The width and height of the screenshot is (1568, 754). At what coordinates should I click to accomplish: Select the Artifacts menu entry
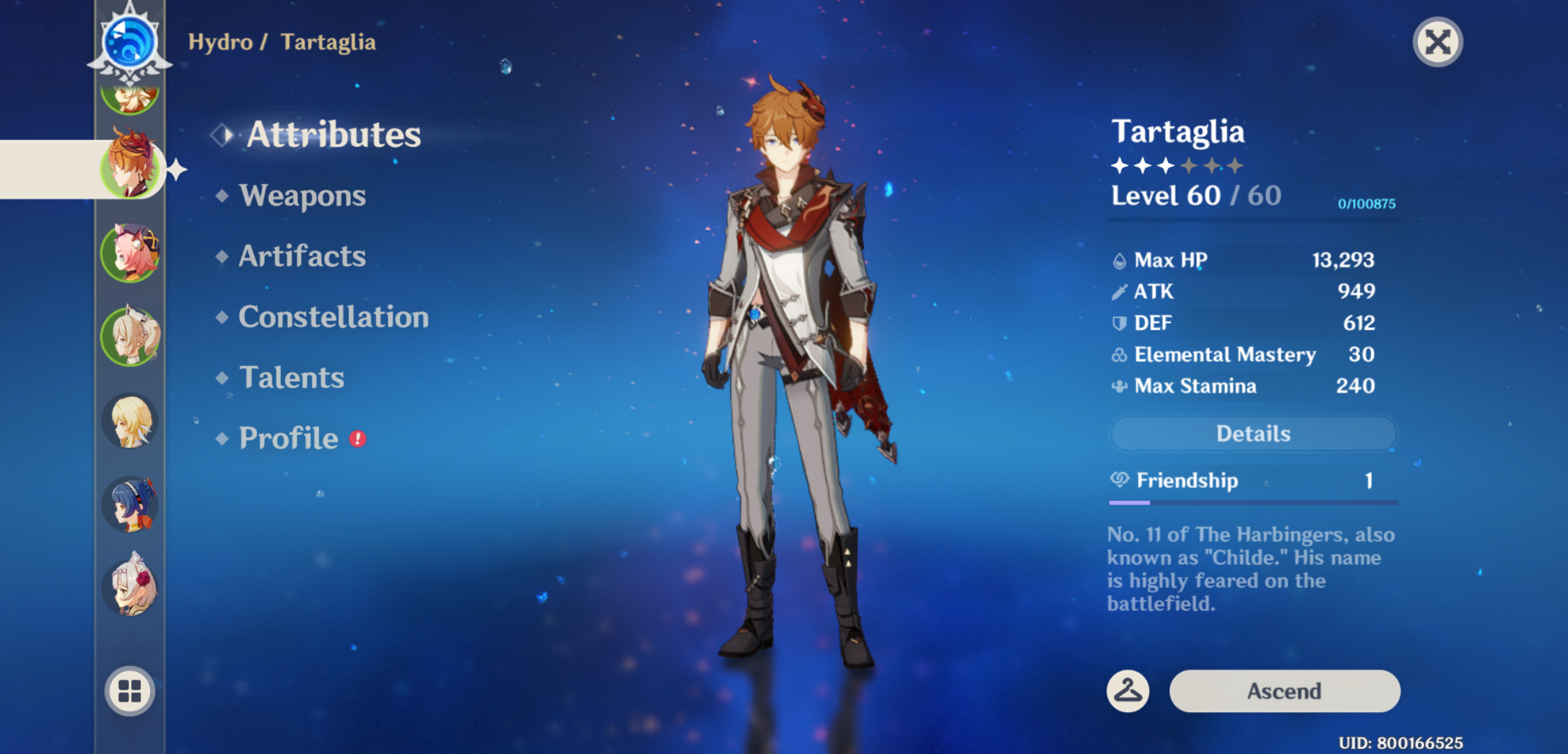tap(302, 256)
